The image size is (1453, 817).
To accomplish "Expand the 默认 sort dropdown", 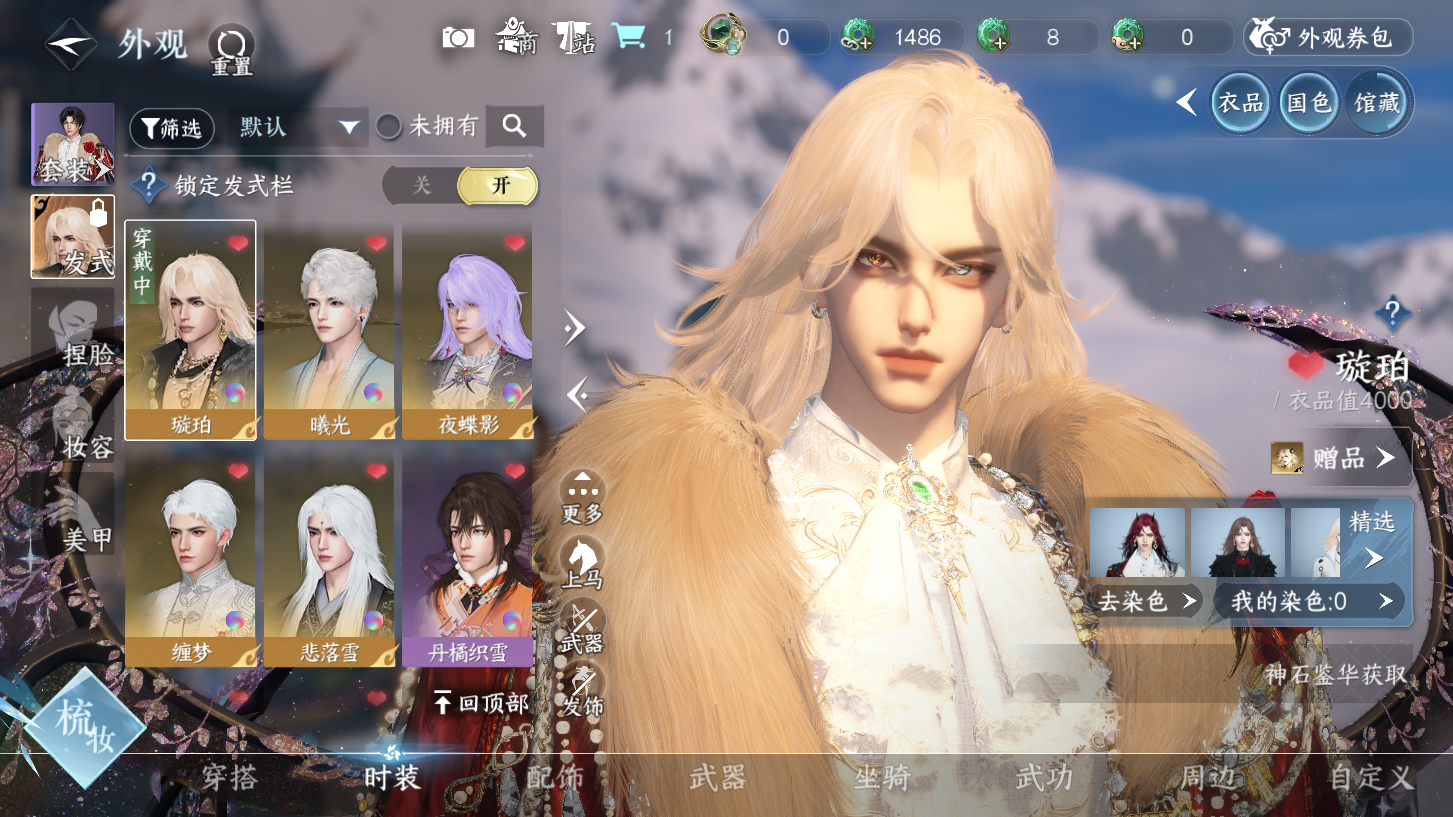I will tap(298, 127).
